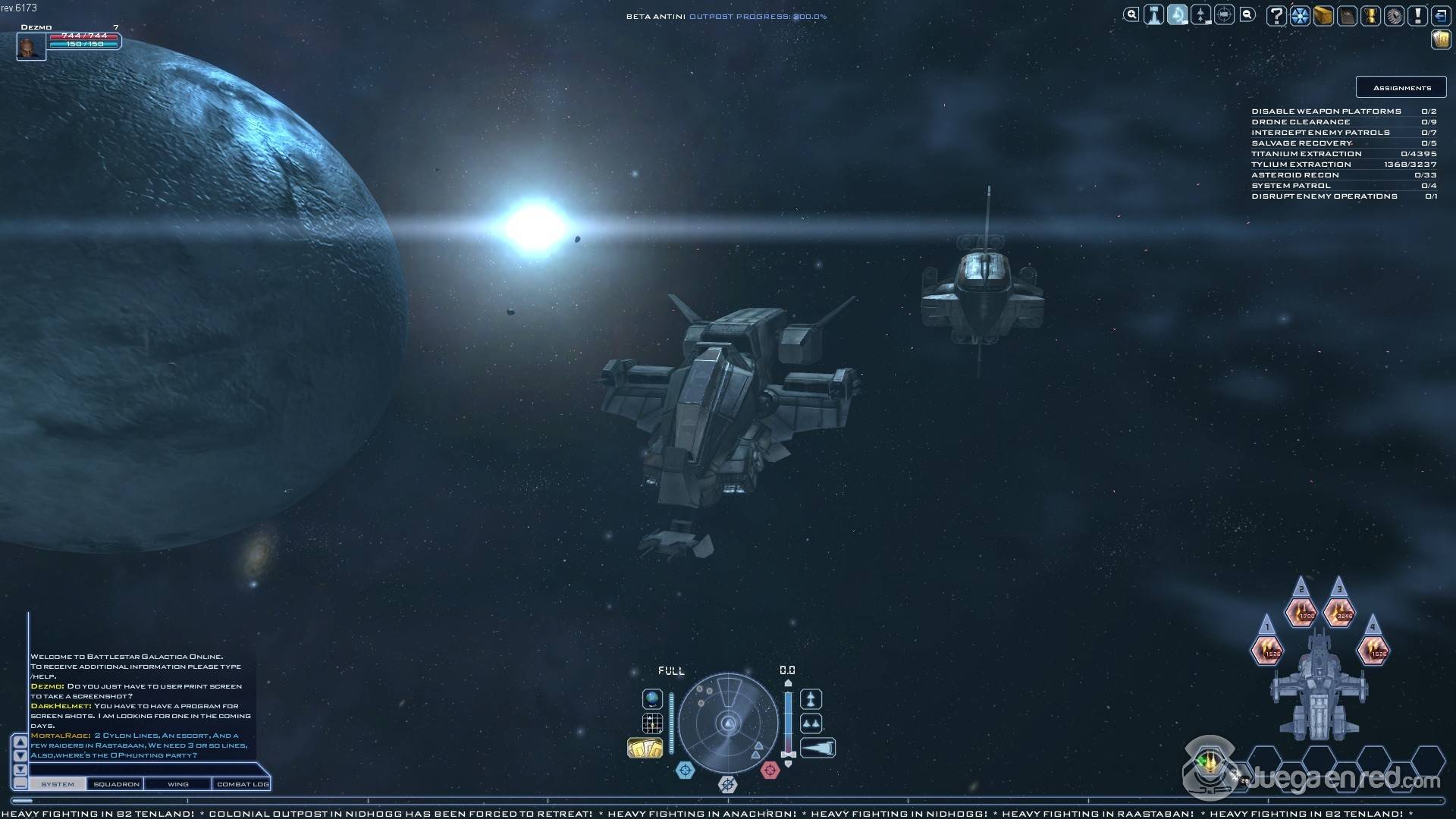Viewport: 1456px width, 819px height.
Task: Open the gear settings icon
Action: (x=1394, y=16)
